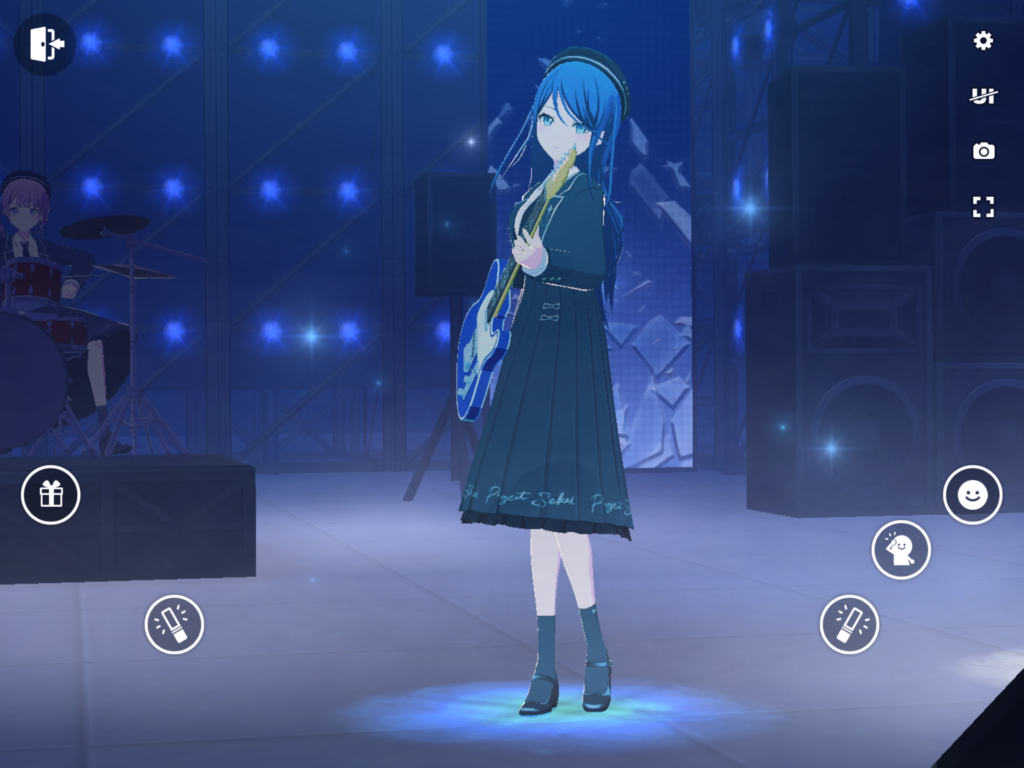Tap the waving character motion button
The width and height of the screenshot is (1024, 768).
click(901, 549)
